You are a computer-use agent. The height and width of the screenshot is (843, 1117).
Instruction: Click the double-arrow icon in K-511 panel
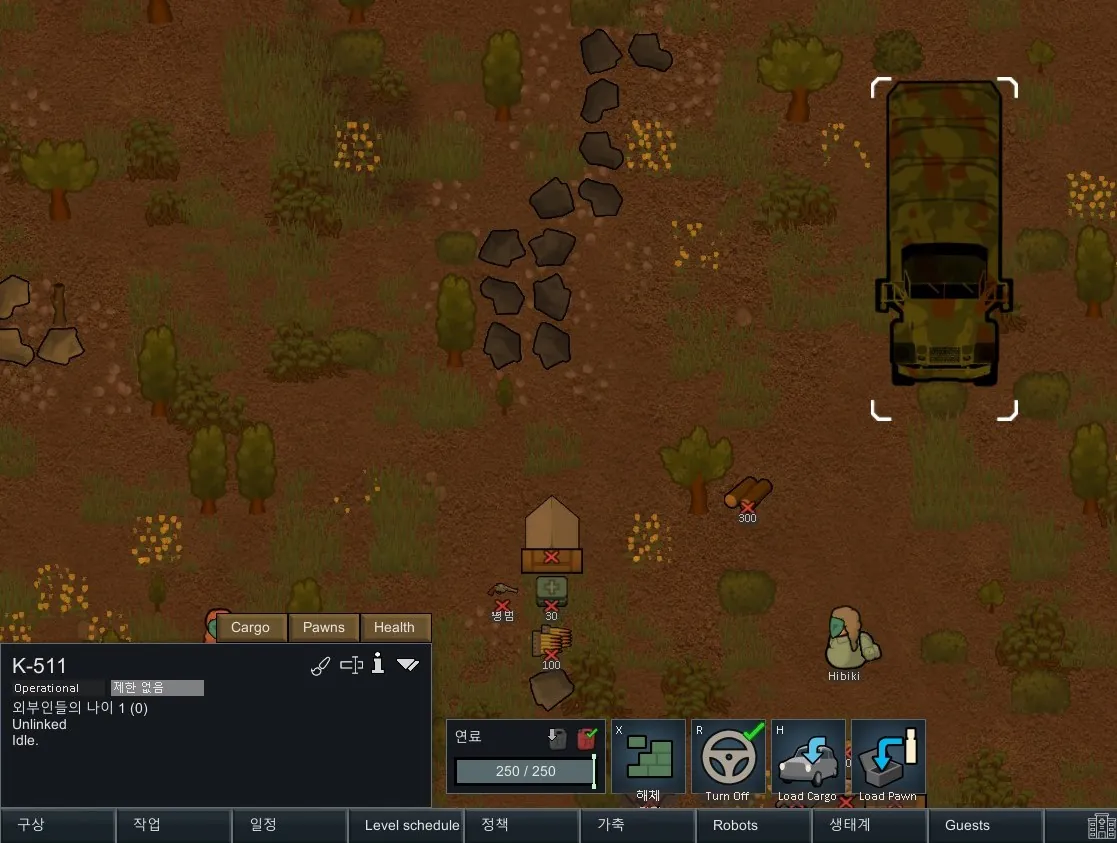(x=408, y=665)
